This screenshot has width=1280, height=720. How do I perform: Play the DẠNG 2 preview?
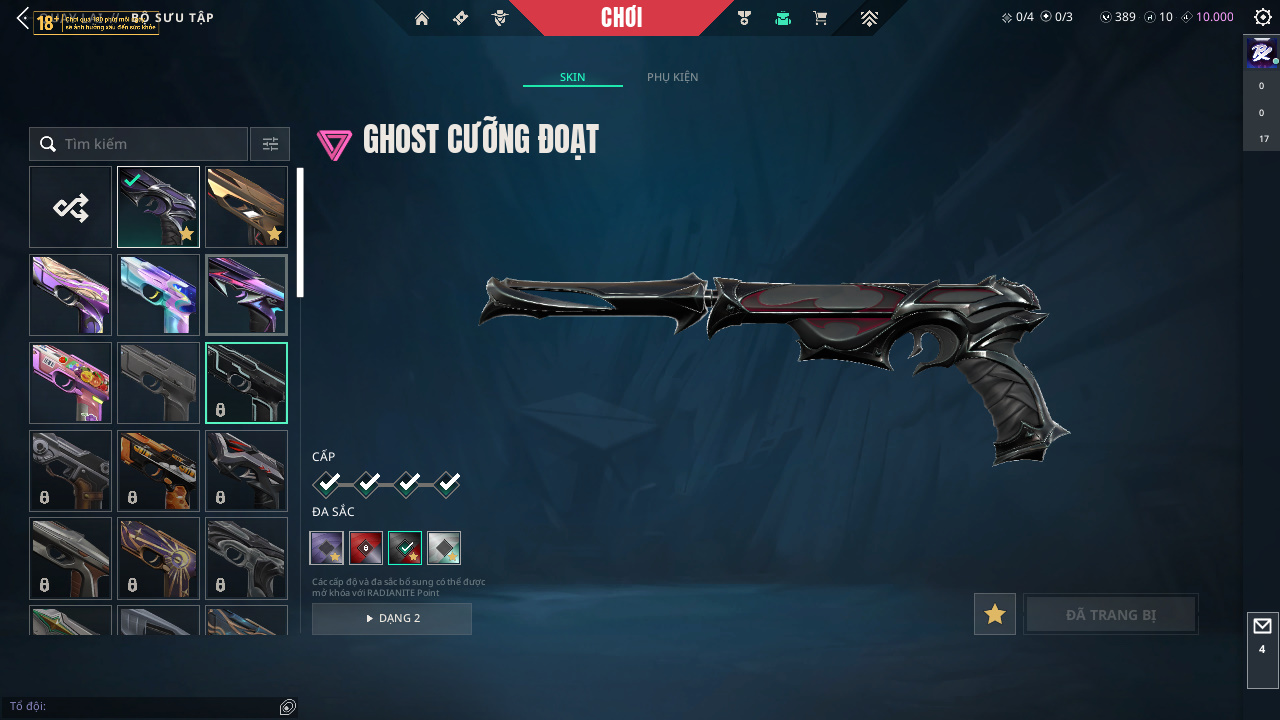point(392,618)
